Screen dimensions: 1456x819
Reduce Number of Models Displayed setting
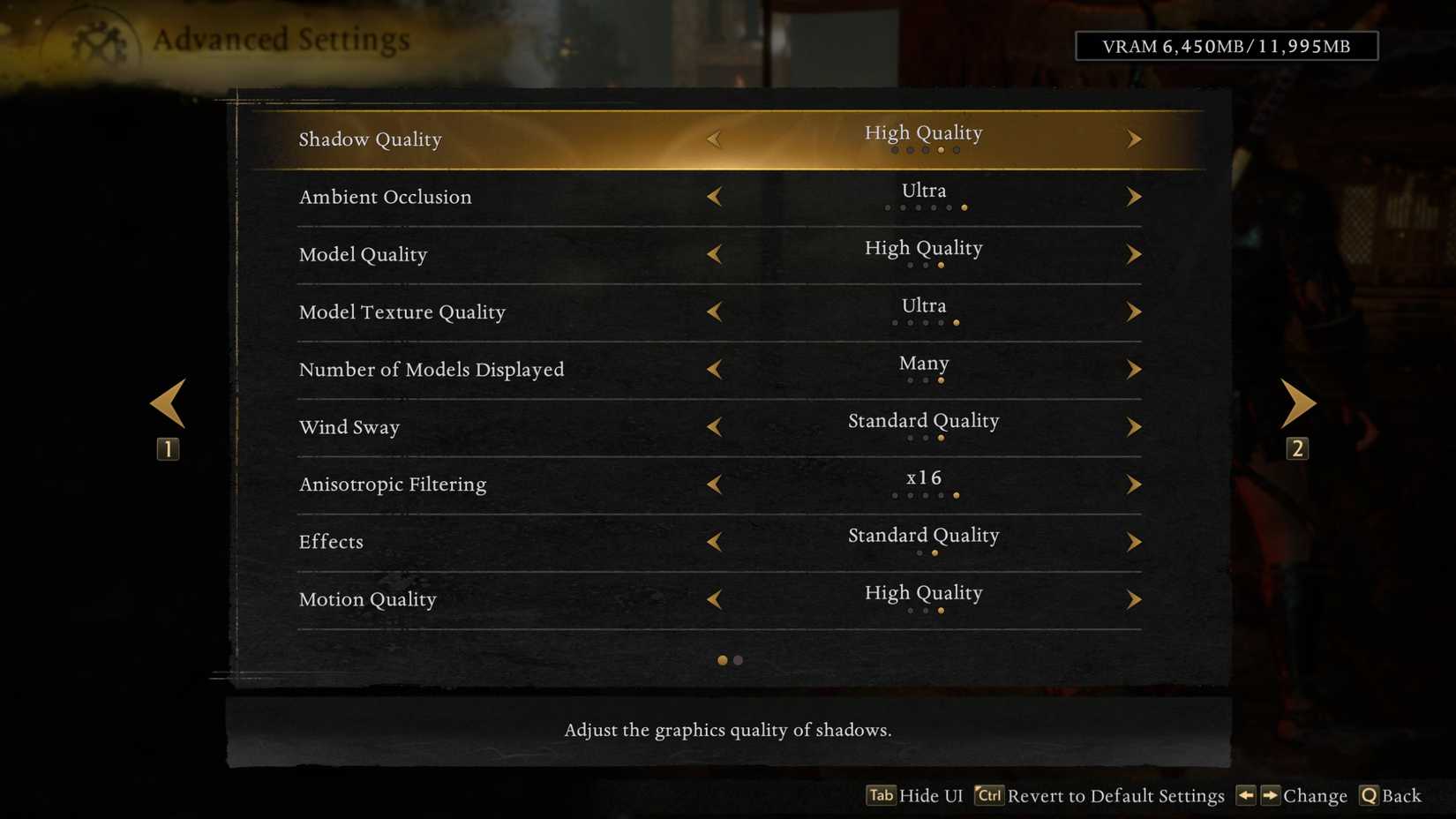coord(715,369)
